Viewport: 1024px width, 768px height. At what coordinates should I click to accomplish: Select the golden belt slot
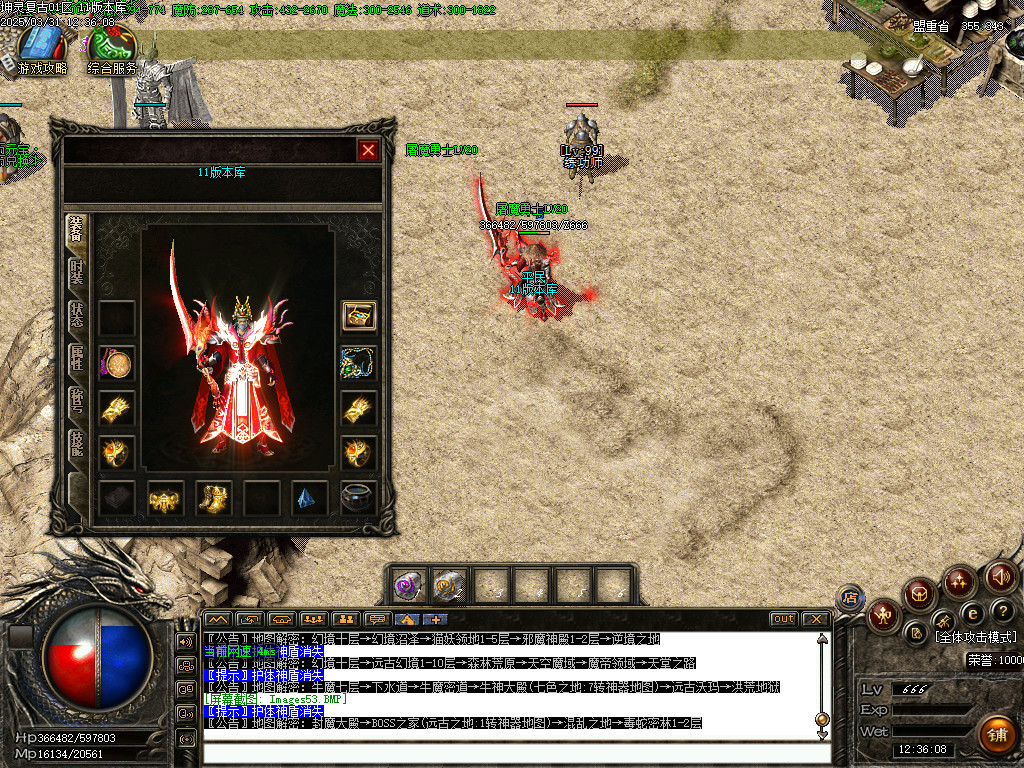pyautogui.click(x=165, y=498)
